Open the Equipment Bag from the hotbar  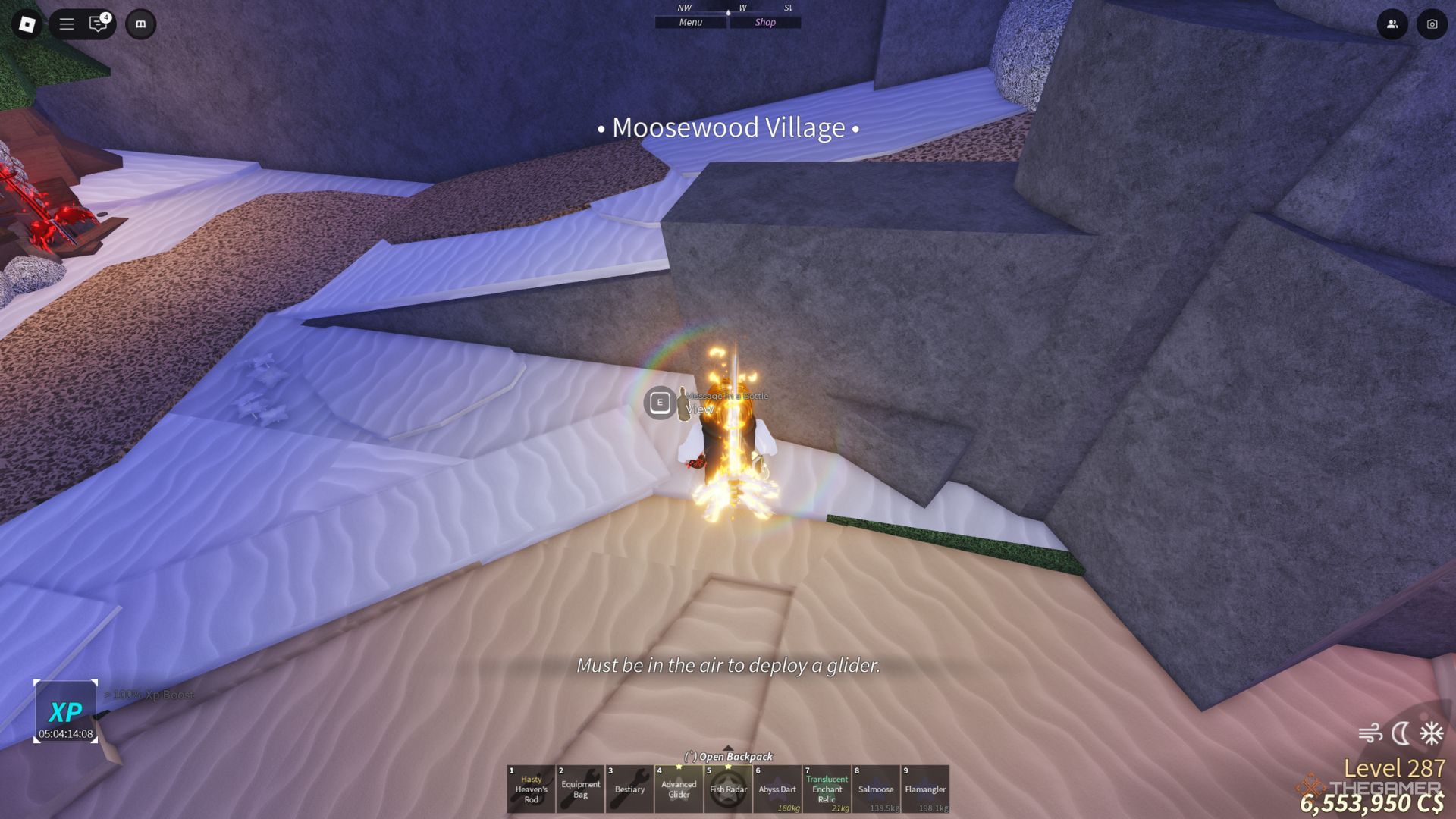click(x=579, y=789)
